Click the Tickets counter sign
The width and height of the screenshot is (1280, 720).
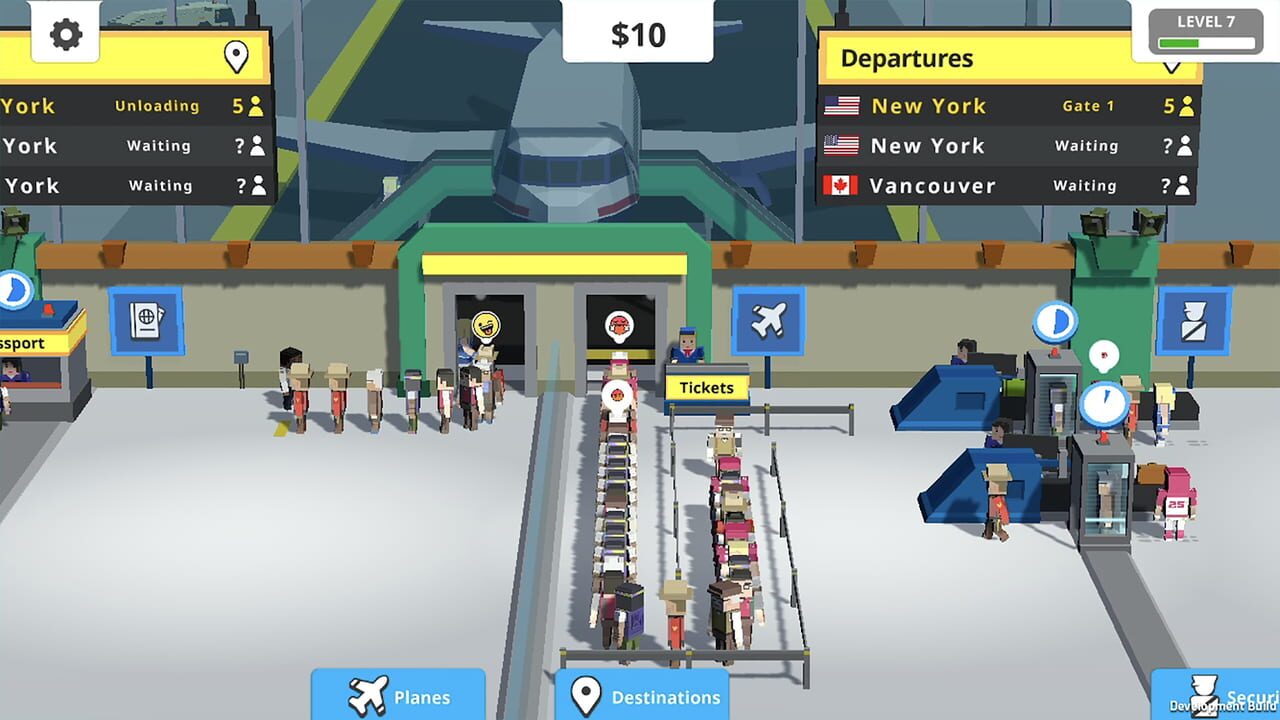coord(707,388)
